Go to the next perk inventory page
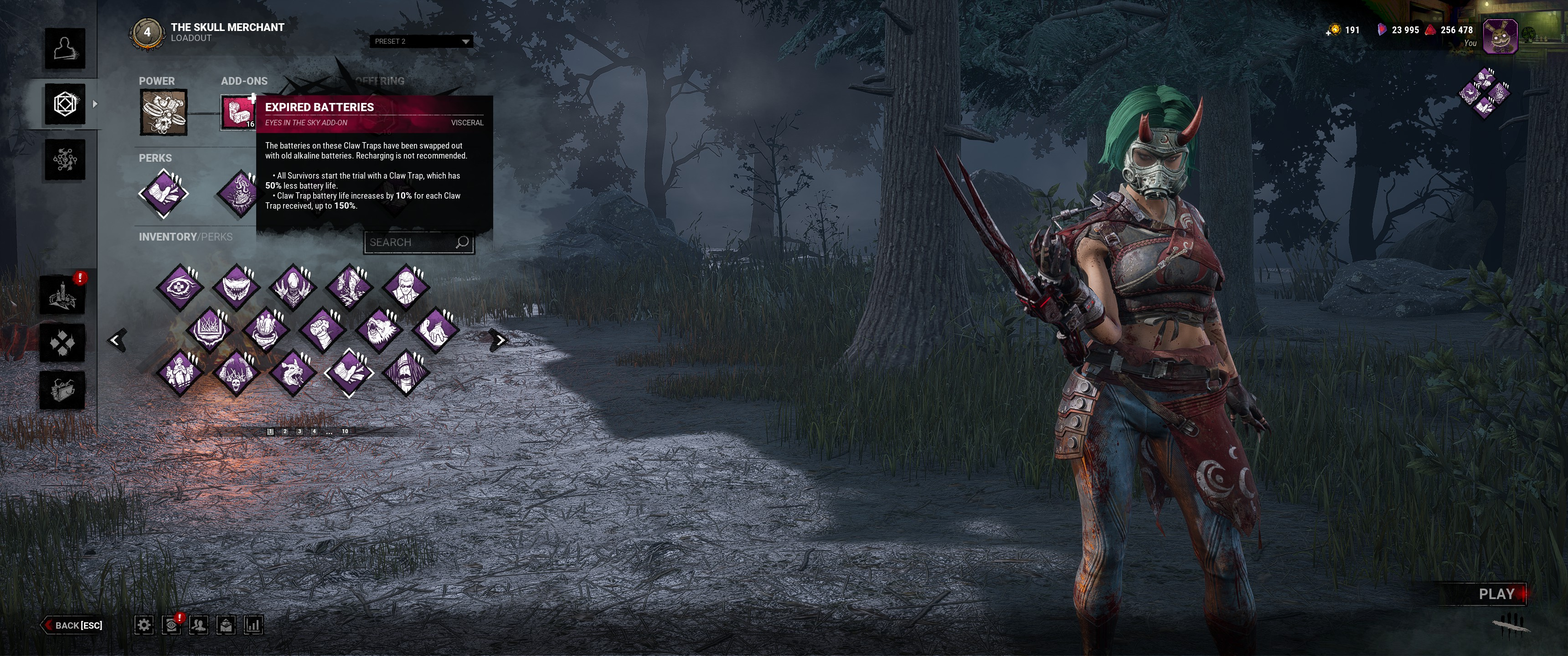Viewport: 1568px width, 656px height. [500, 340]
